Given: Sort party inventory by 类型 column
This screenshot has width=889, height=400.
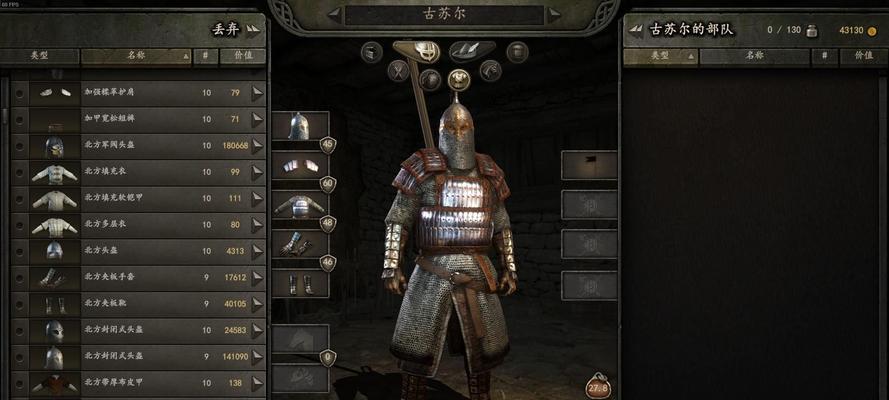Looking at the screenshot, I should point(661,56).
